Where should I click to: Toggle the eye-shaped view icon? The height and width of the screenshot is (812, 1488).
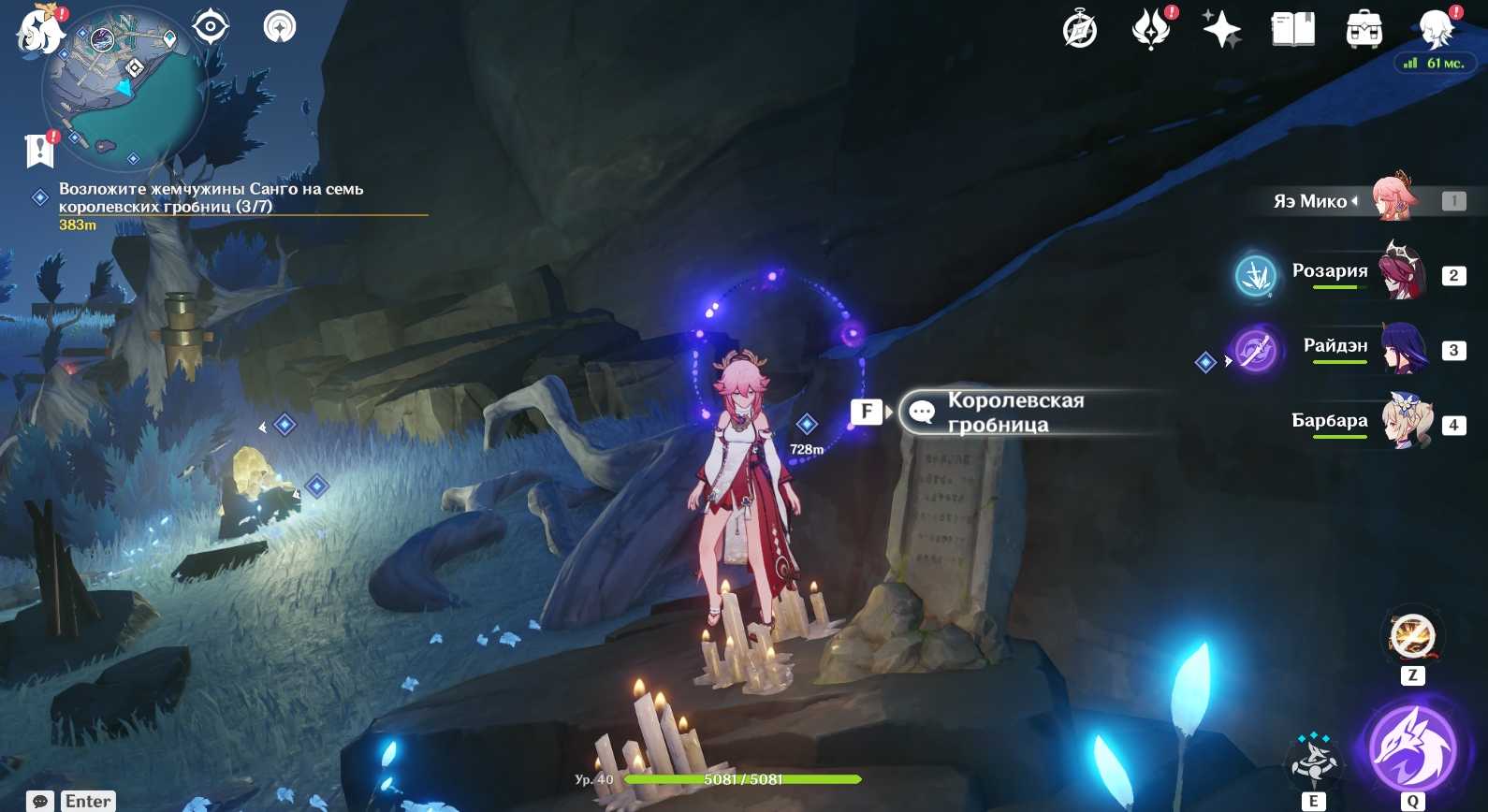point(211,26)
